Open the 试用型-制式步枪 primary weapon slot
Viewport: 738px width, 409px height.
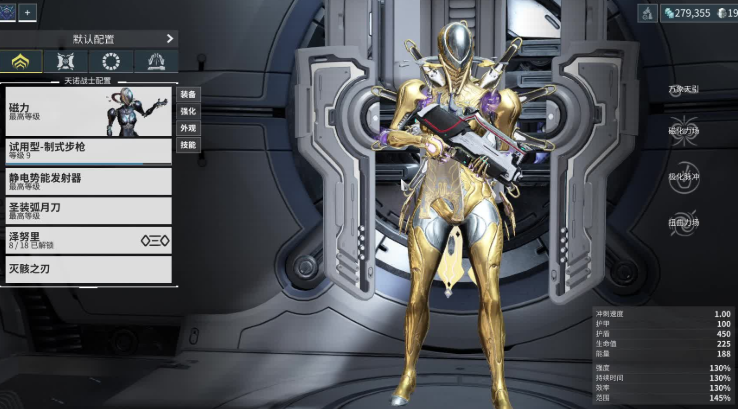[88, 150]
